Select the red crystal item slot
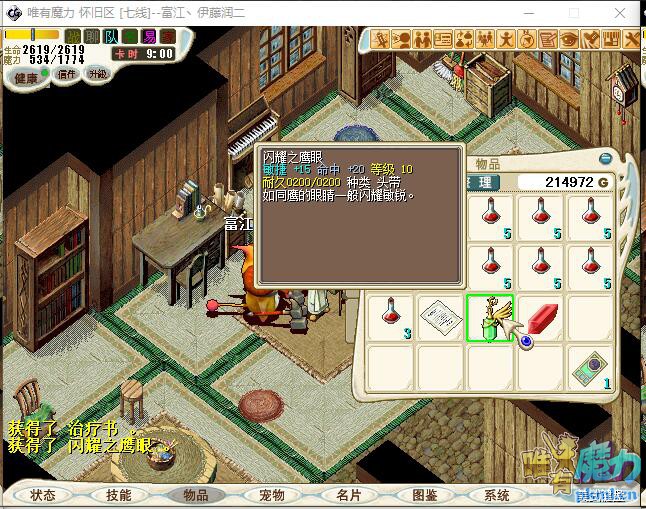 [540, 319]
